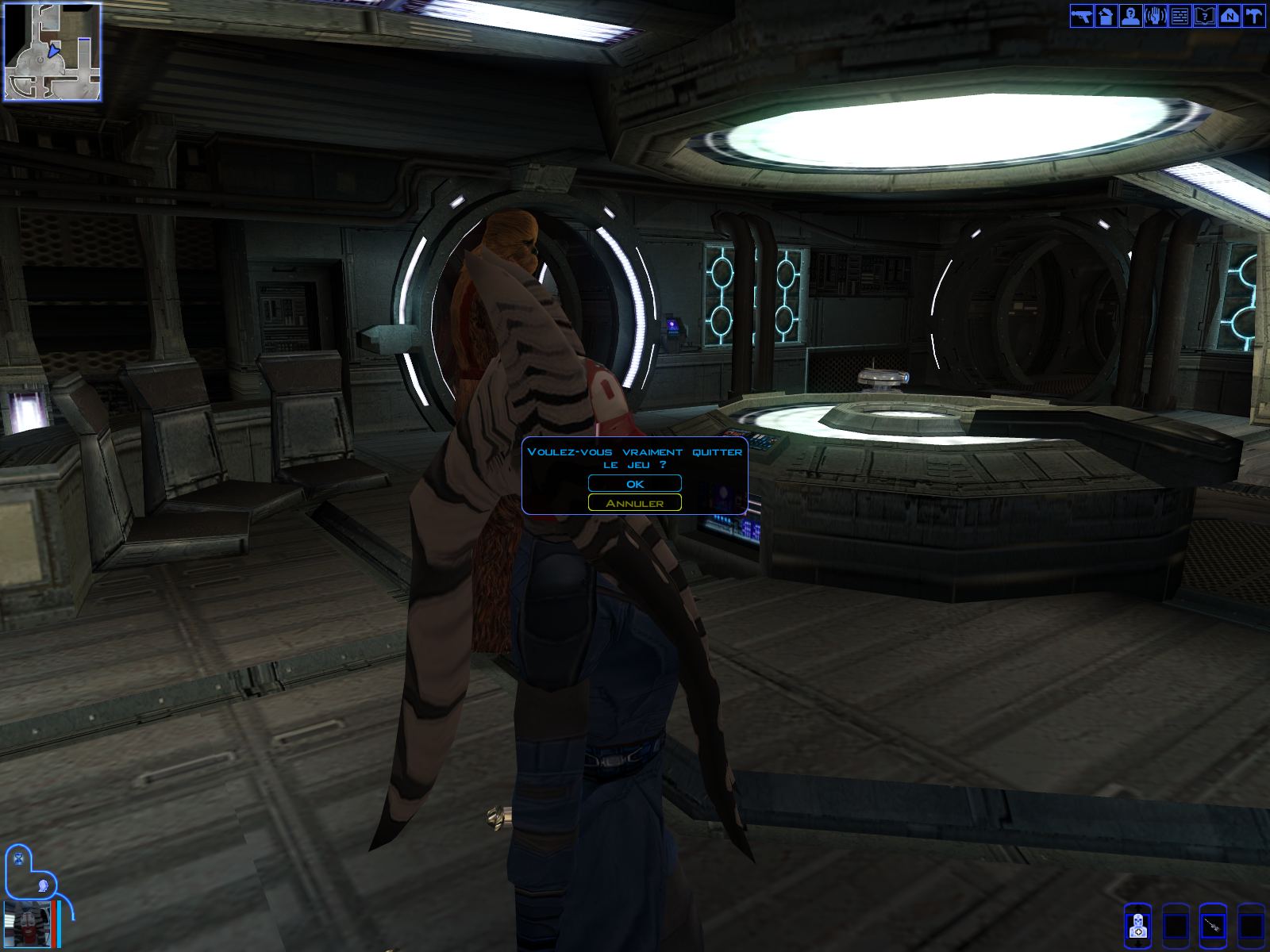The height and width of the screenshot is (952, 1270).
Task: Click the head silhouette stealth icon
Action: [x=43, y=885]
